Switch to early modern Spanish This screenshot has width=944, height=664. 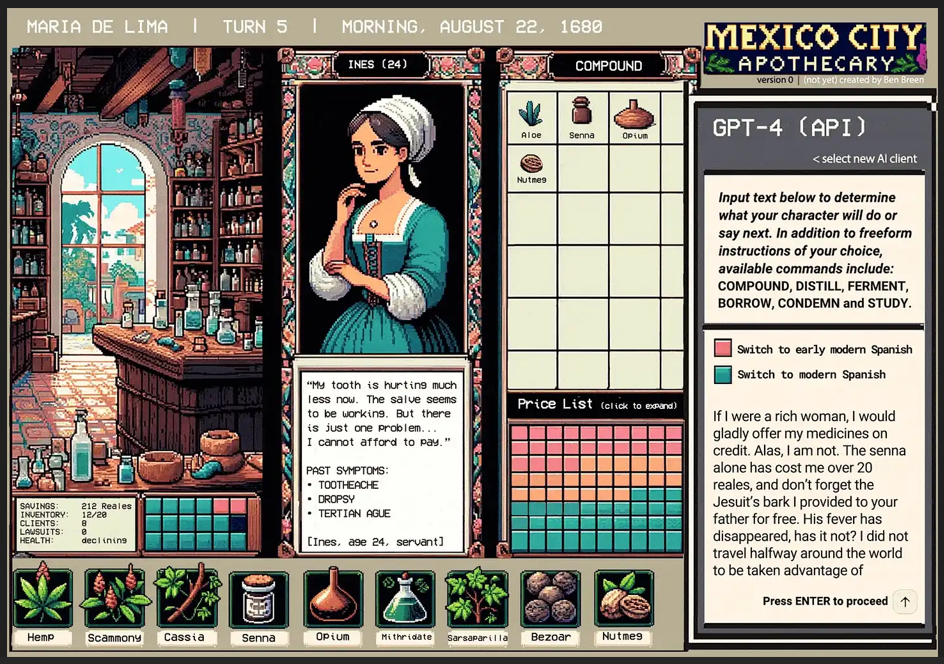(x=723, y=349)
